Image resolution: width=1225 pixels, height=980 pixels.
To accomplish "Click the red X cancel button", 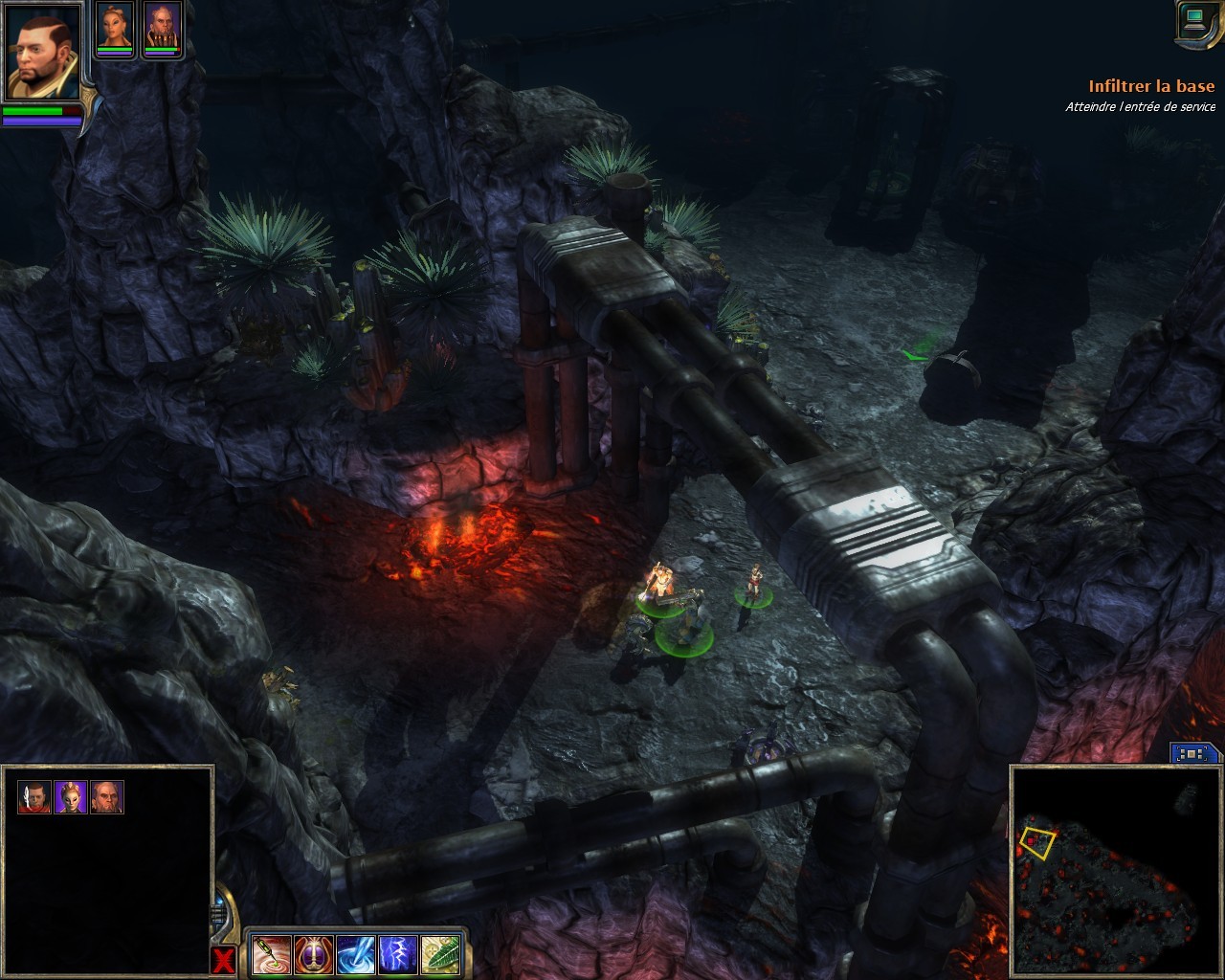I will [222, 961].
